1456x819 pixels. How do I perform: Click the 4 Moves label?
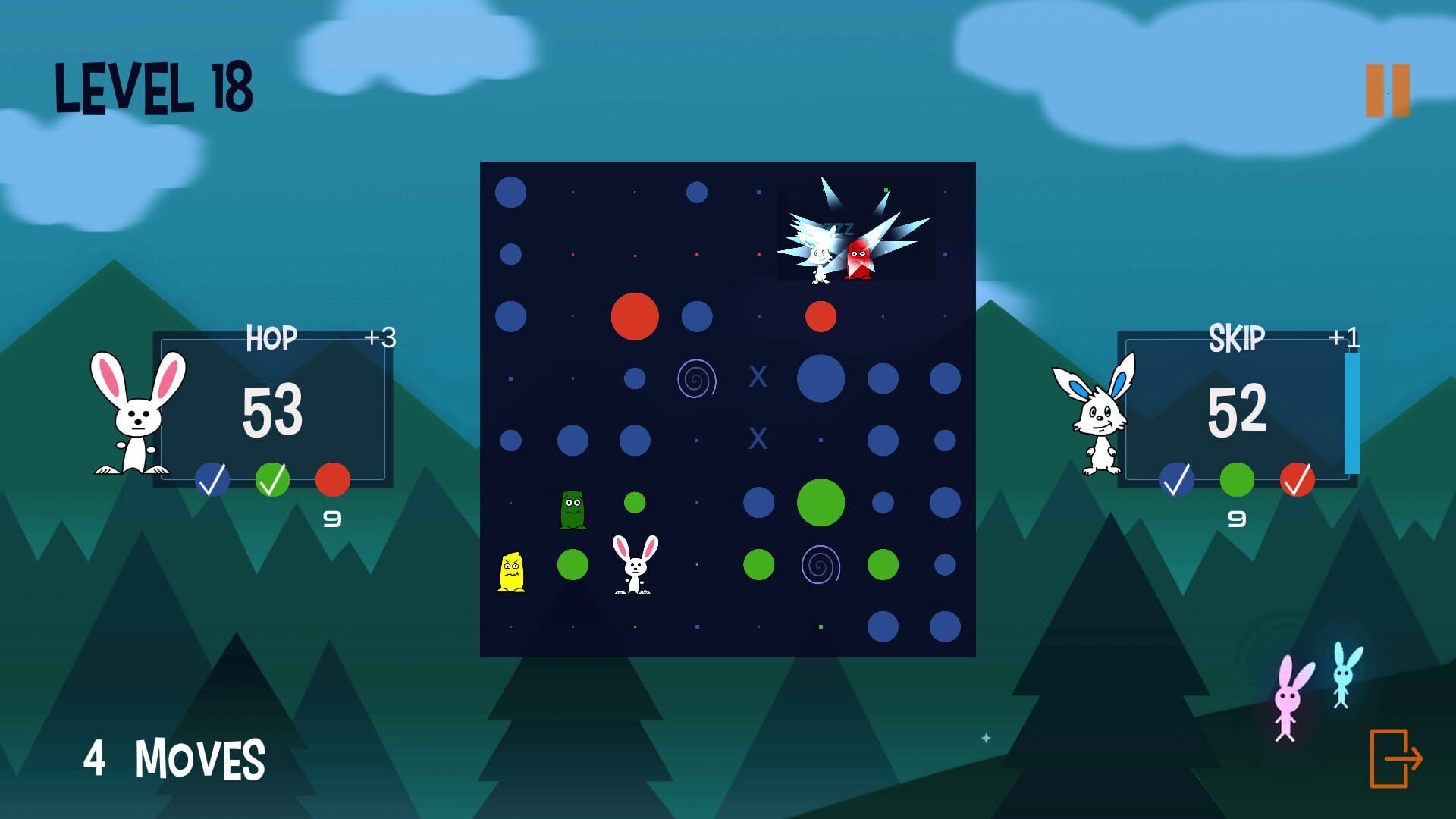(173, 756)
